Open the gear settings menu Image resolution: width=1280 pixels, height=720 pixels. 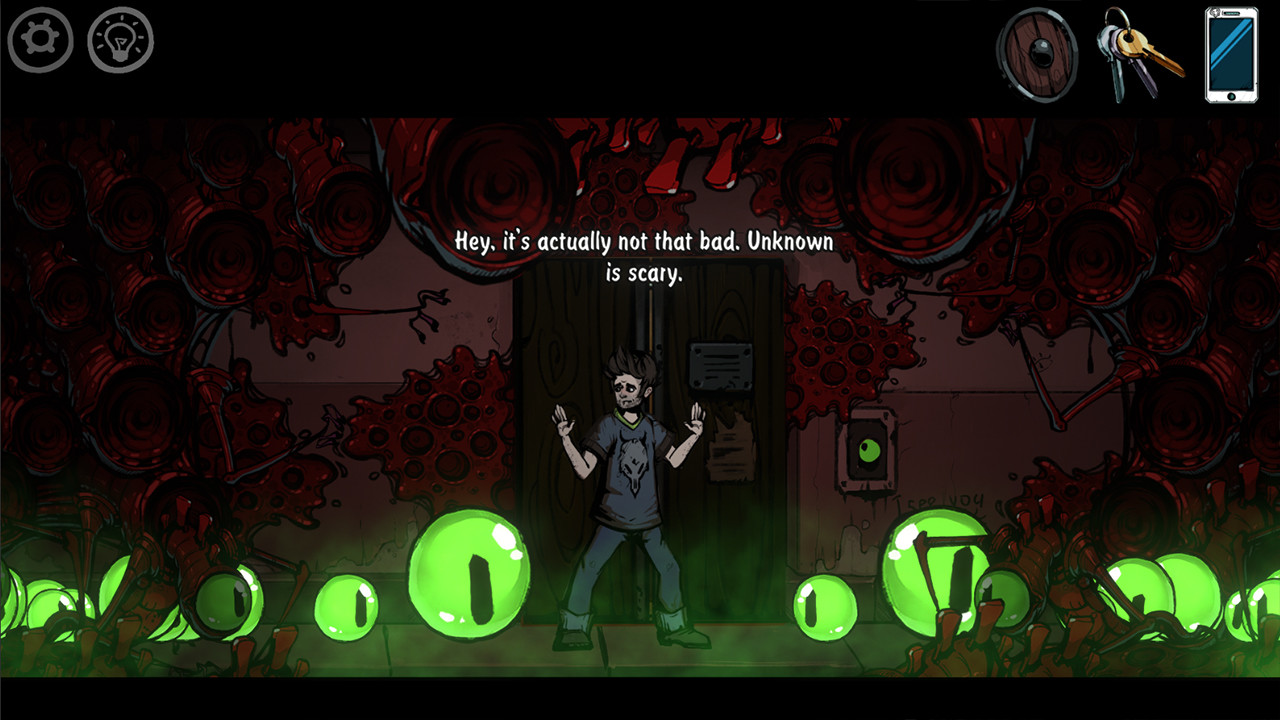41,40
